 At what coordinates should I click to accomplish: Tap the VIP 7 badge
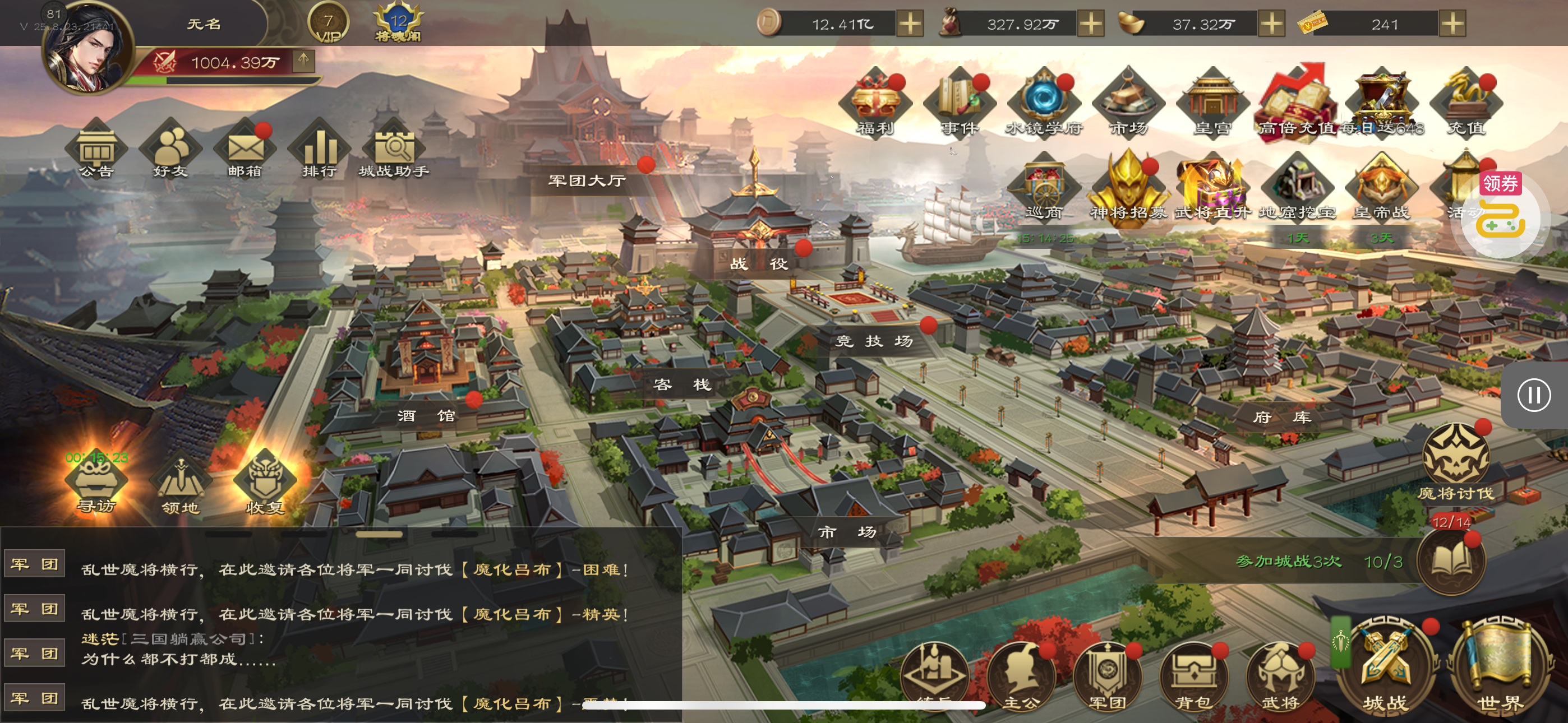coord(329,24)
